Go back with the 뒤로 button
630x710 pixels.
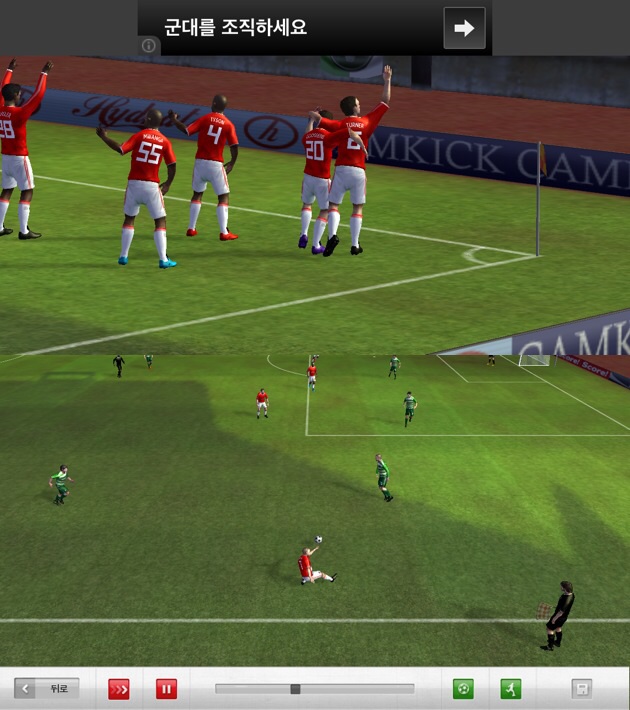46,689
